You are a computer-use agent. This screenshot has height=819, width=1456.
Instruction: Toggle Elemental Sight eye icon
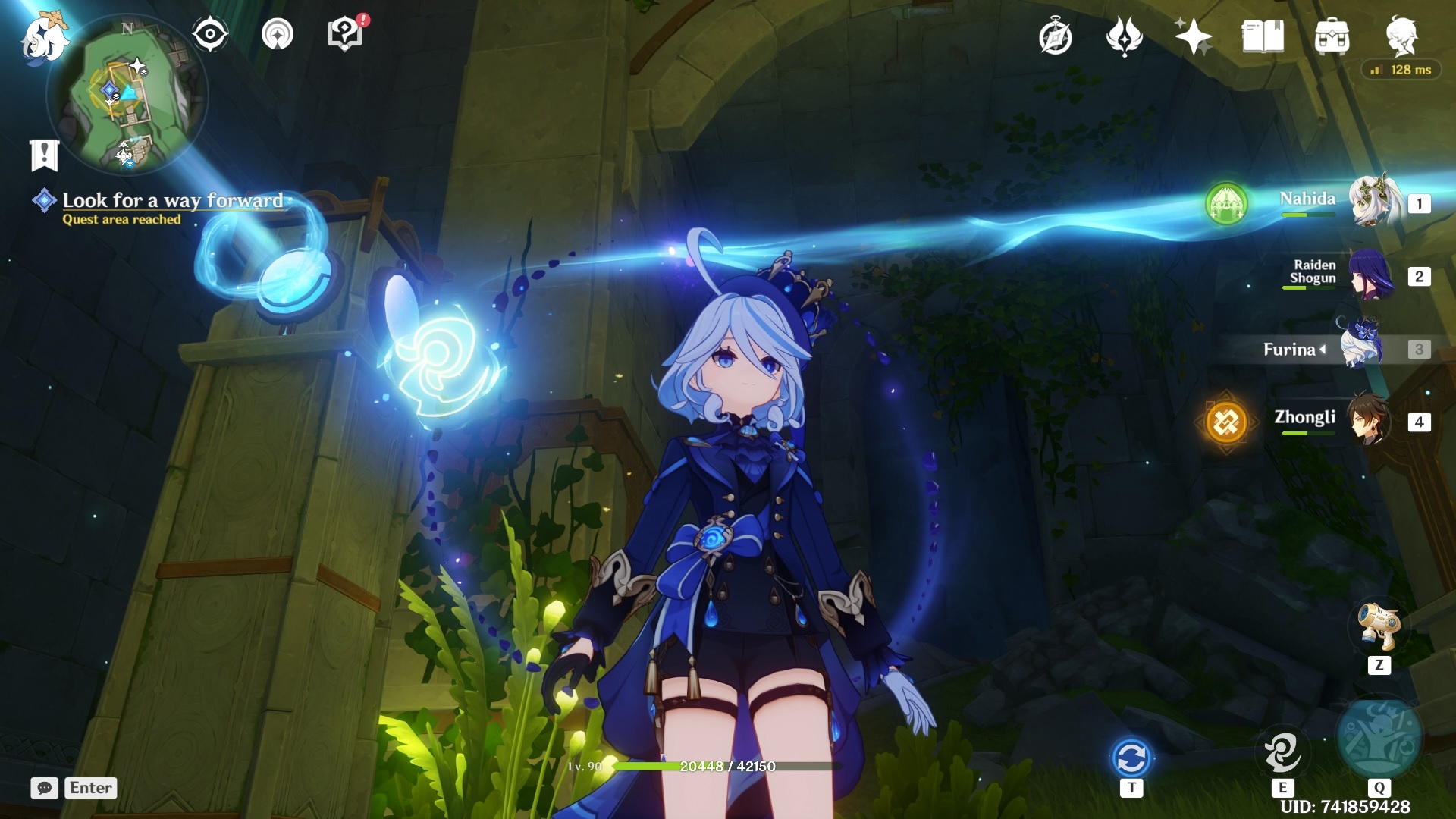click(210, 34)
